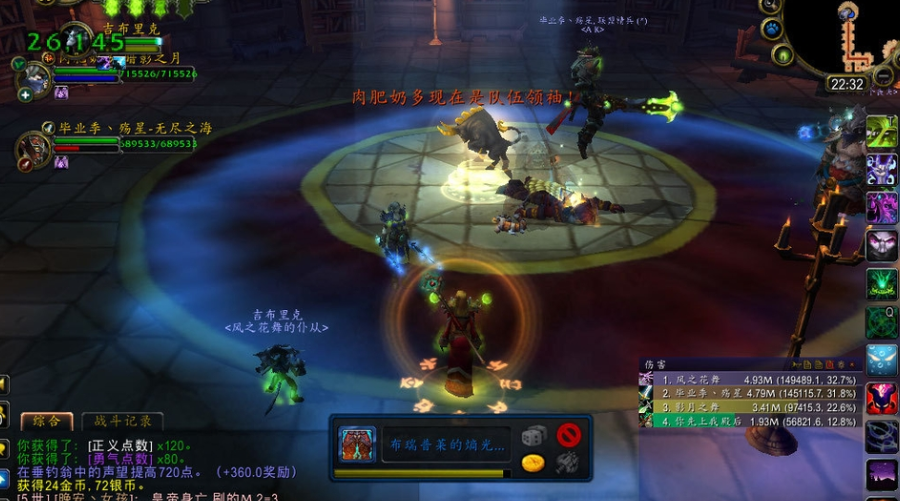This screenshot has height=501, width=900.
Task: Close the 伤害 damage meter window
Action: tap(852, 365)
